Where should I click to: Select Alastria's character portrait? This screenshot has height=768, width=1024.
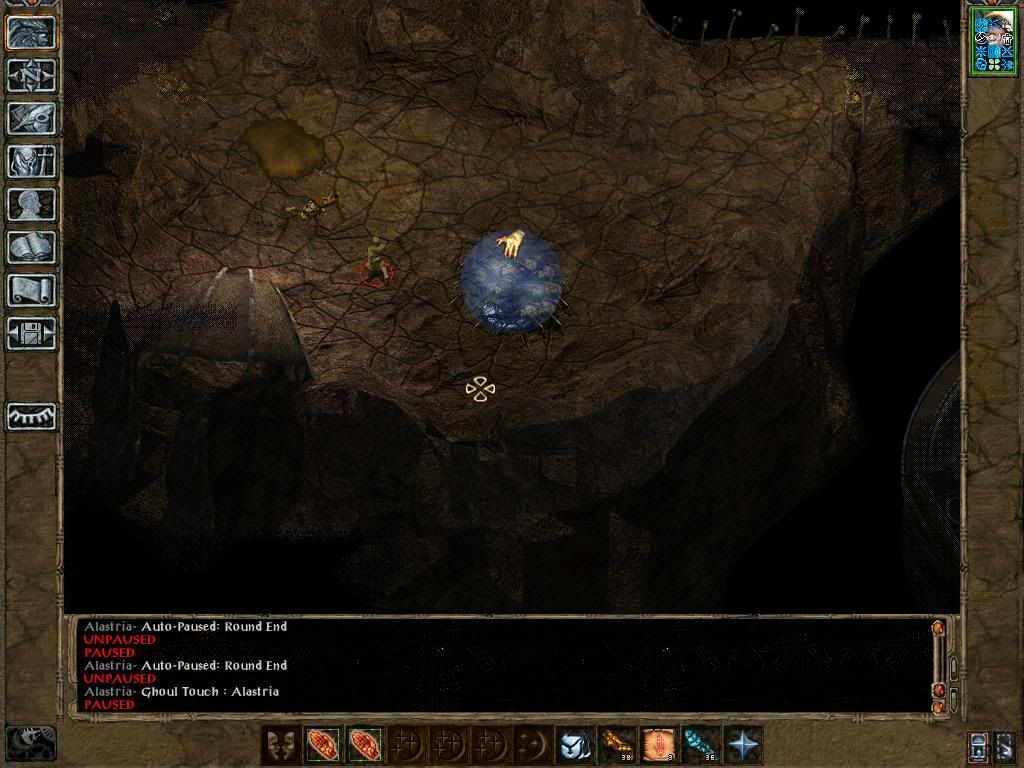pos(992,41)
